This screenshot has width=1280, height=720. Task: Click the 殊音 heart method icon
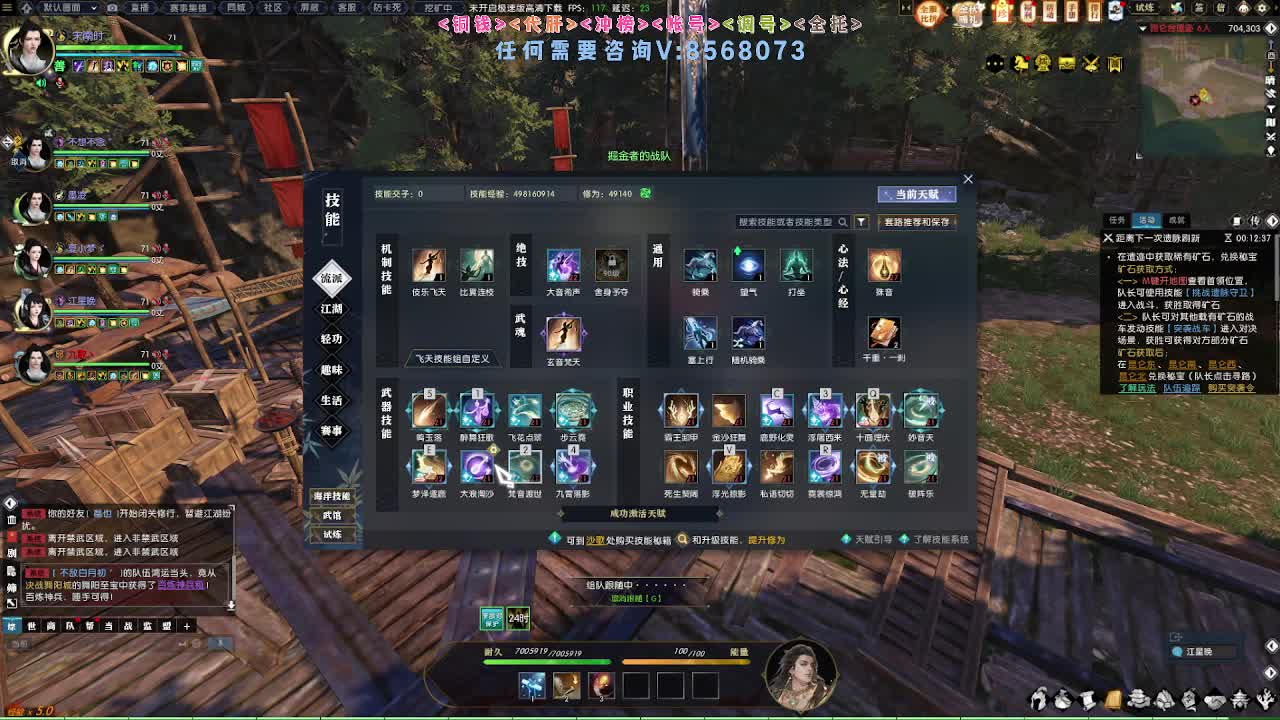click(884, 267)
